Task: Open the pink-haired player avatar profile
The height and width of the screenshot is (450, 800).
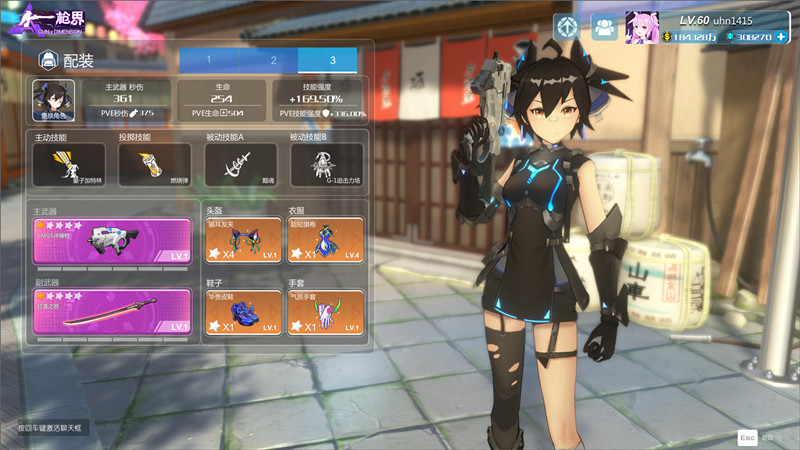Action: point(641,27)
